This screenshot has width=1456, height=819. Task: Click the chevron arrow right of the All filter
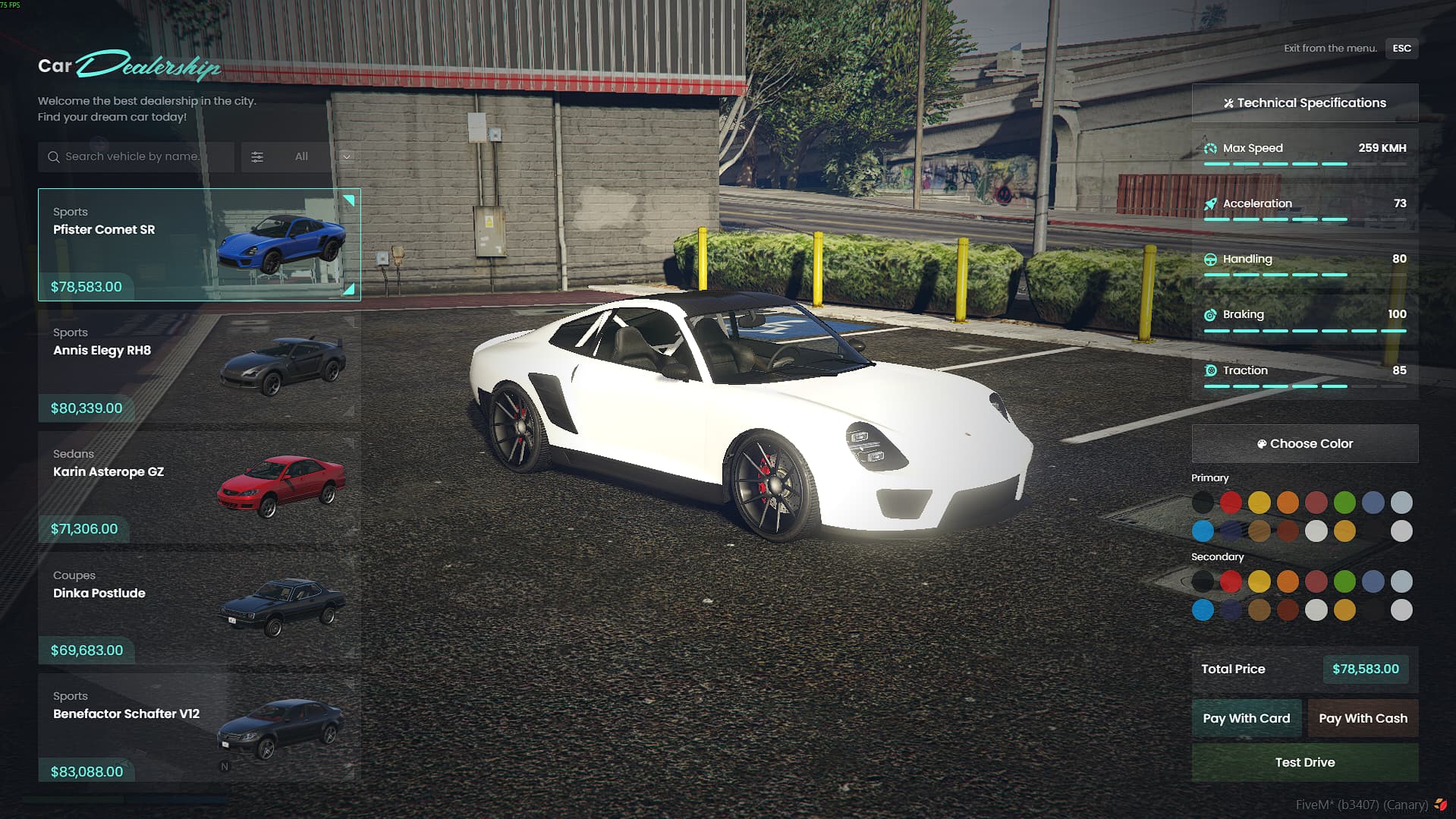coord(346,156)
